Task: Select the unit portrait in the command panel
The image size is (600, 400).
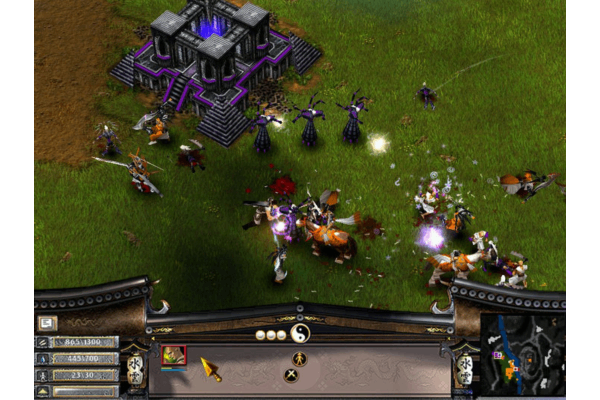Action: [174, 355]
